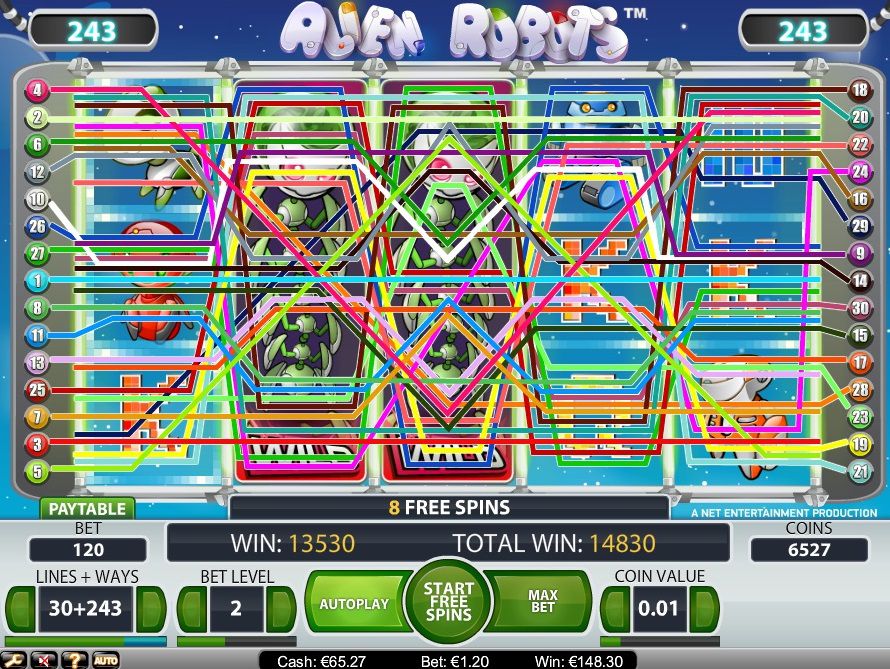This screenshot has height=669, width=890.
Task: Toggle the sound mute icon
Action: coord(44,660)
